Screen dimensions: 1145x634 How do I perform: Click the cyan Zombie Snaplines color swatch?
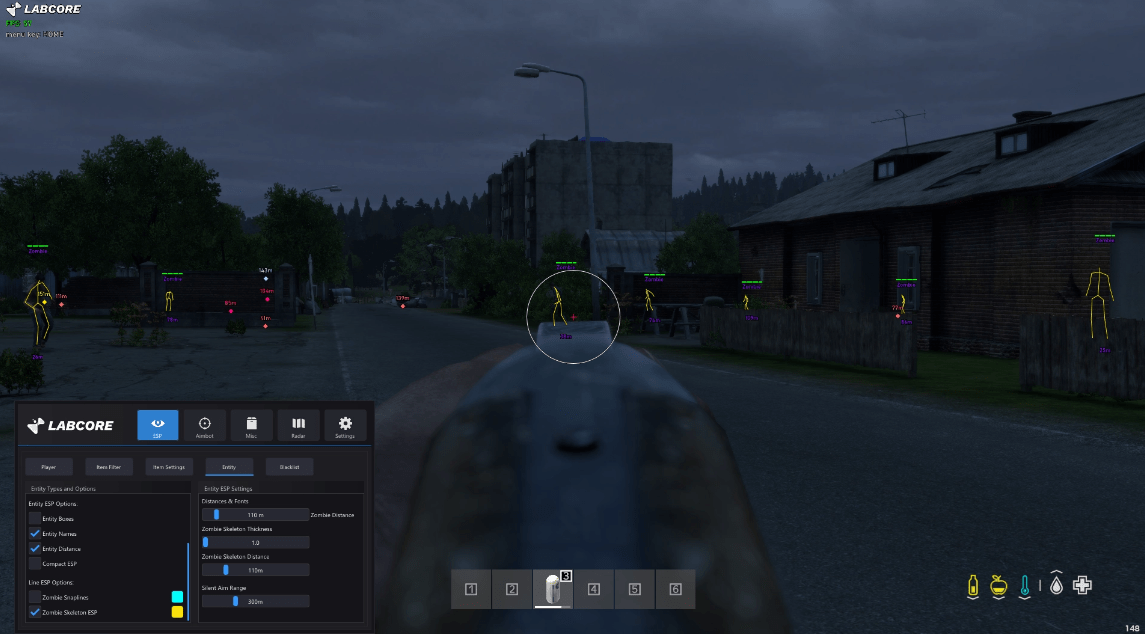coord(177,597)
